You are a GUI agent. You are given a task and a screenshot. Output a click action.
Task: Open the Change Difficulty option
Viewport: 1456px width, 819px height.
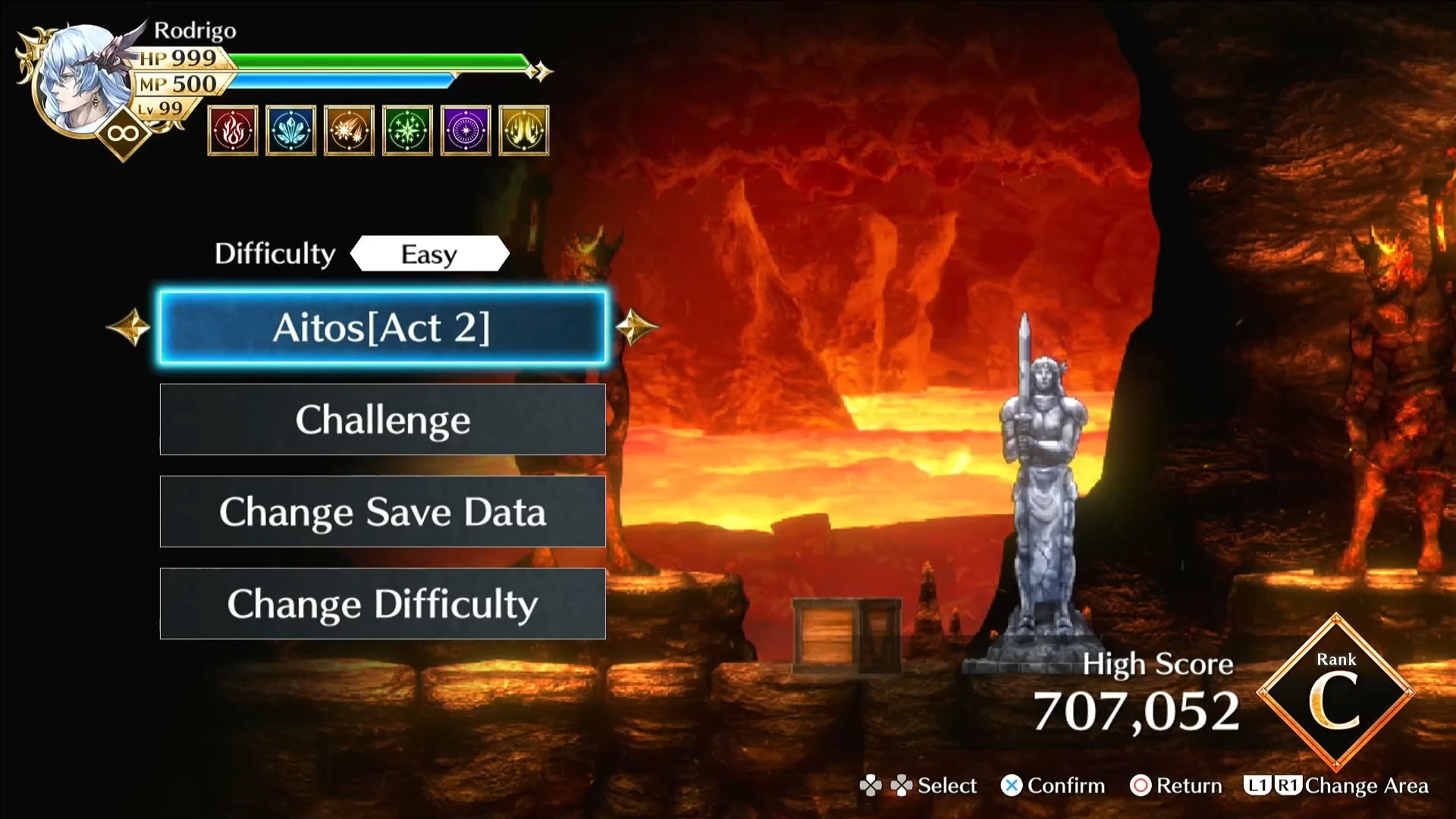pyautogui.click(x=382, y=604)
